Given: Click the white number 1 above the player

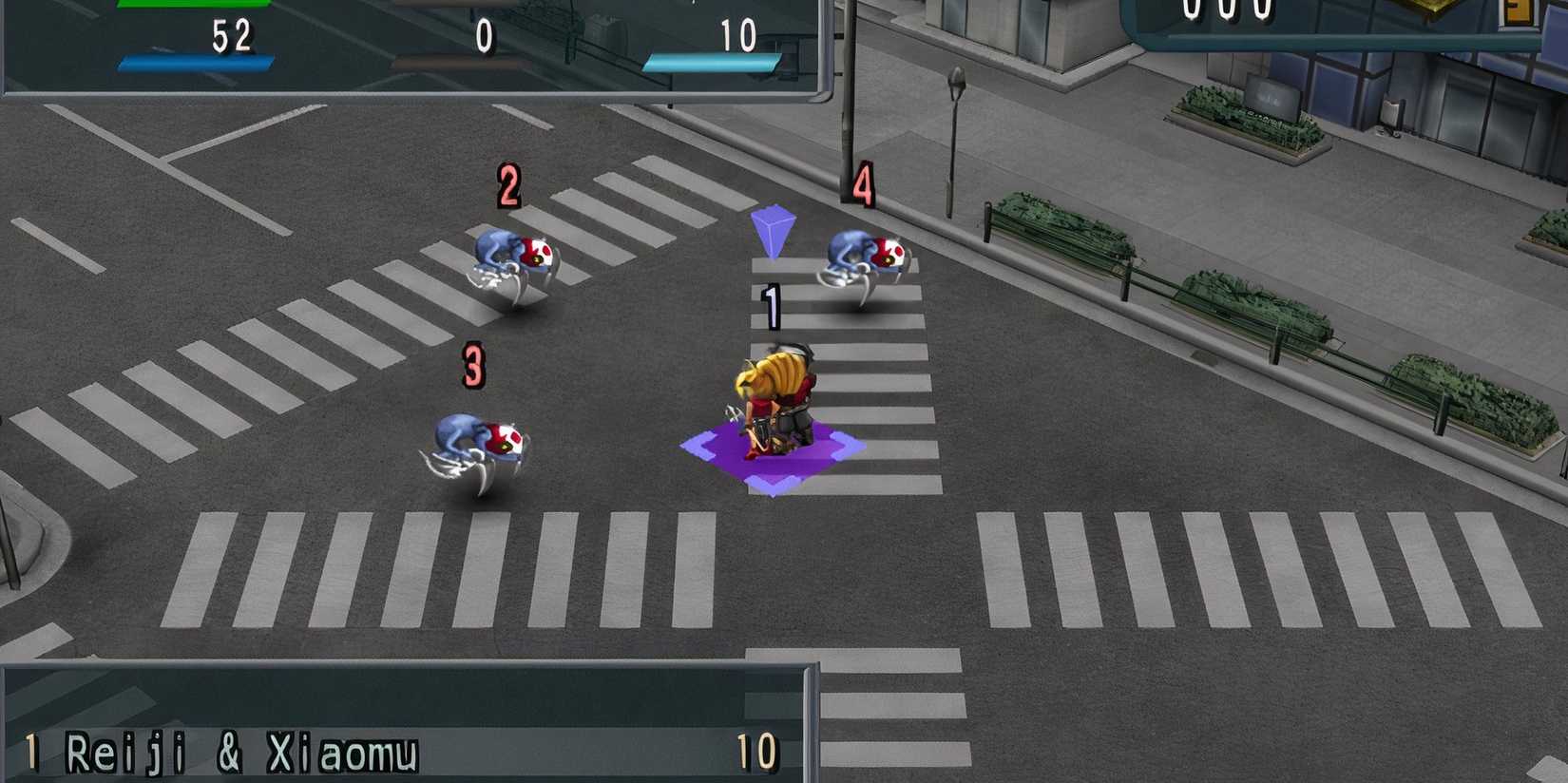Looking at the screenshot, I should click(772, 304).
